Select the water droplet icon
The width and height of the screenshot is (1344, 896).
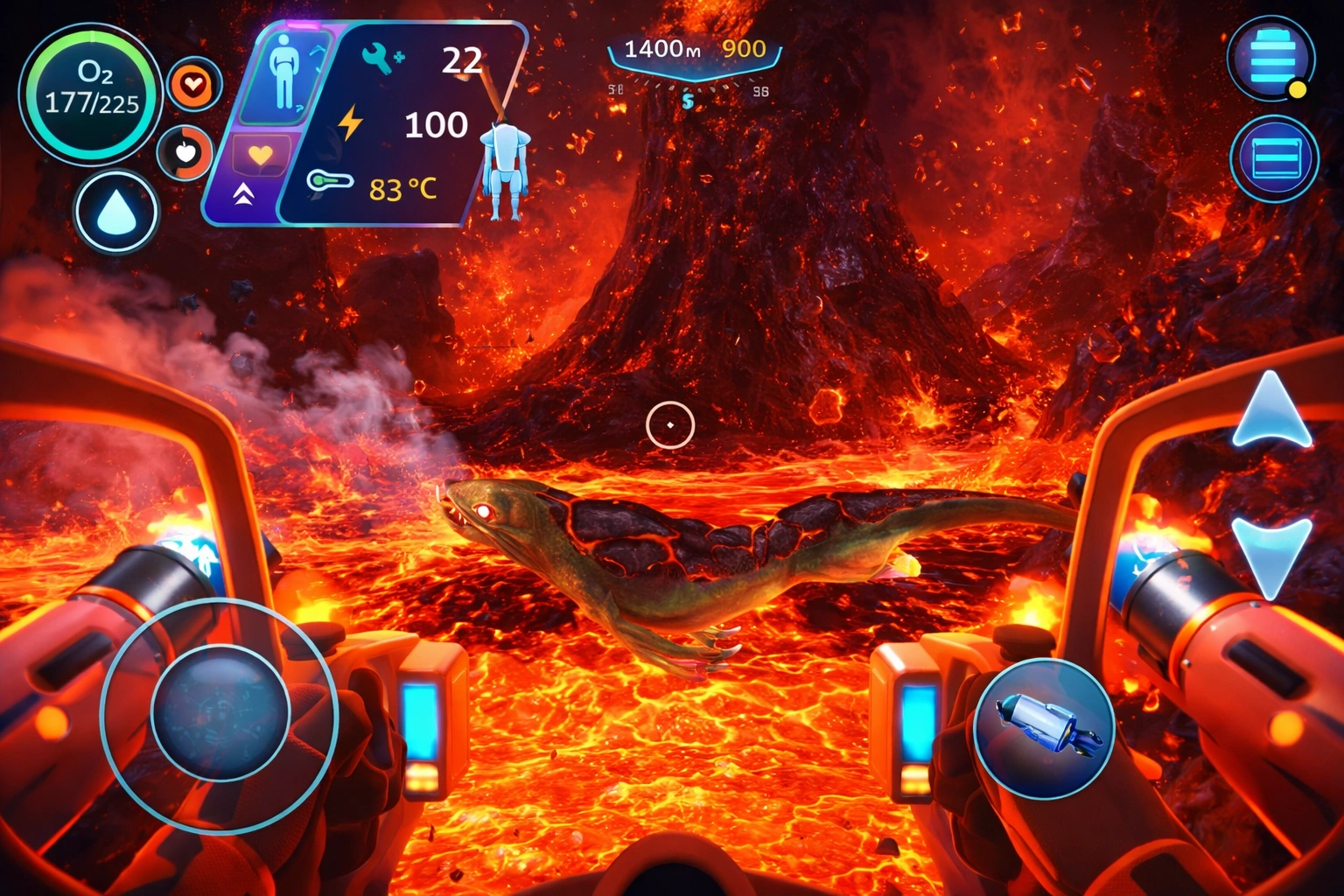coord(116,212)
